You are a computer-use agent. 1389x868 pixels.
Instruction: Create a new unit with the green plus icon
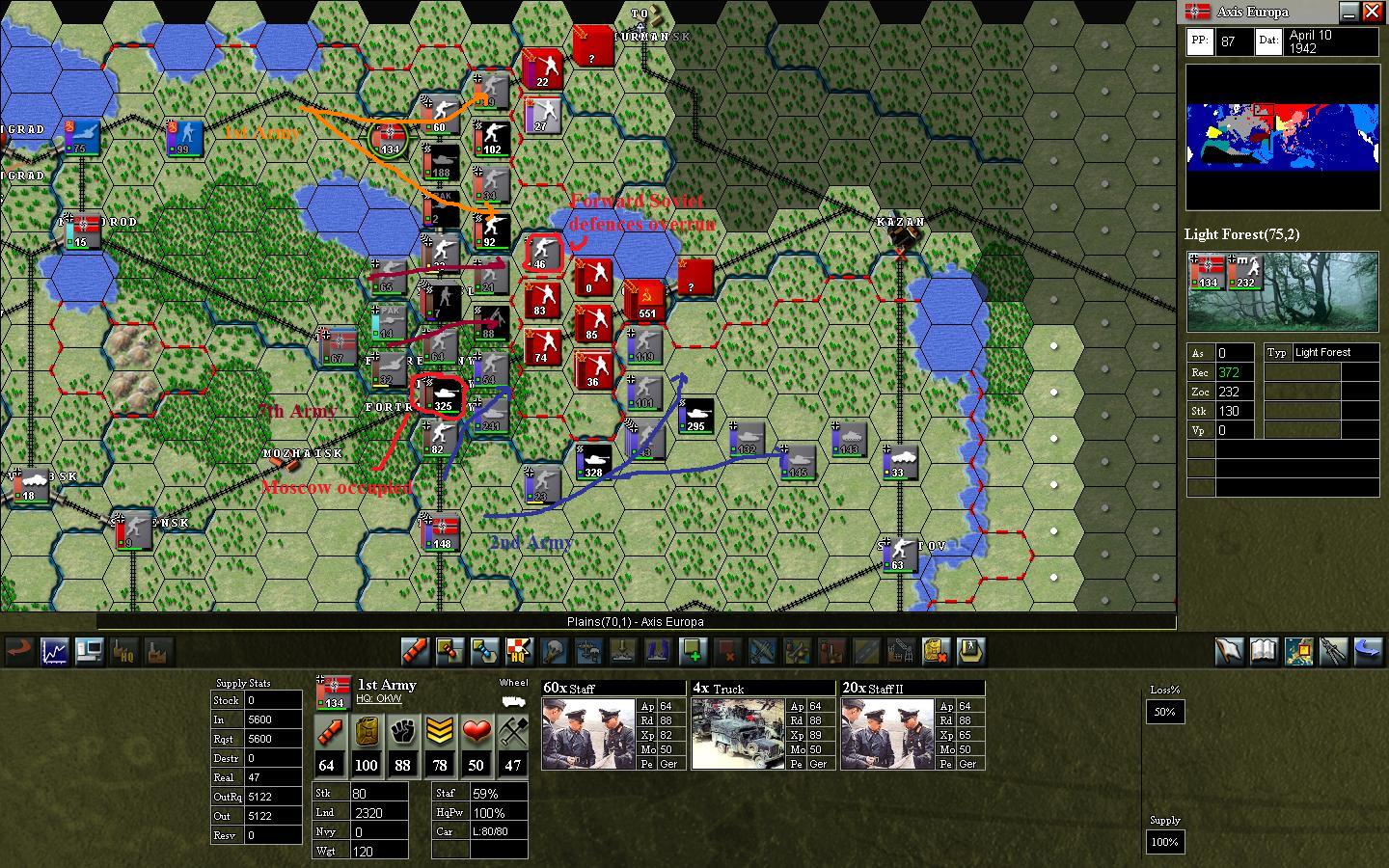click(x=694, y=652)
